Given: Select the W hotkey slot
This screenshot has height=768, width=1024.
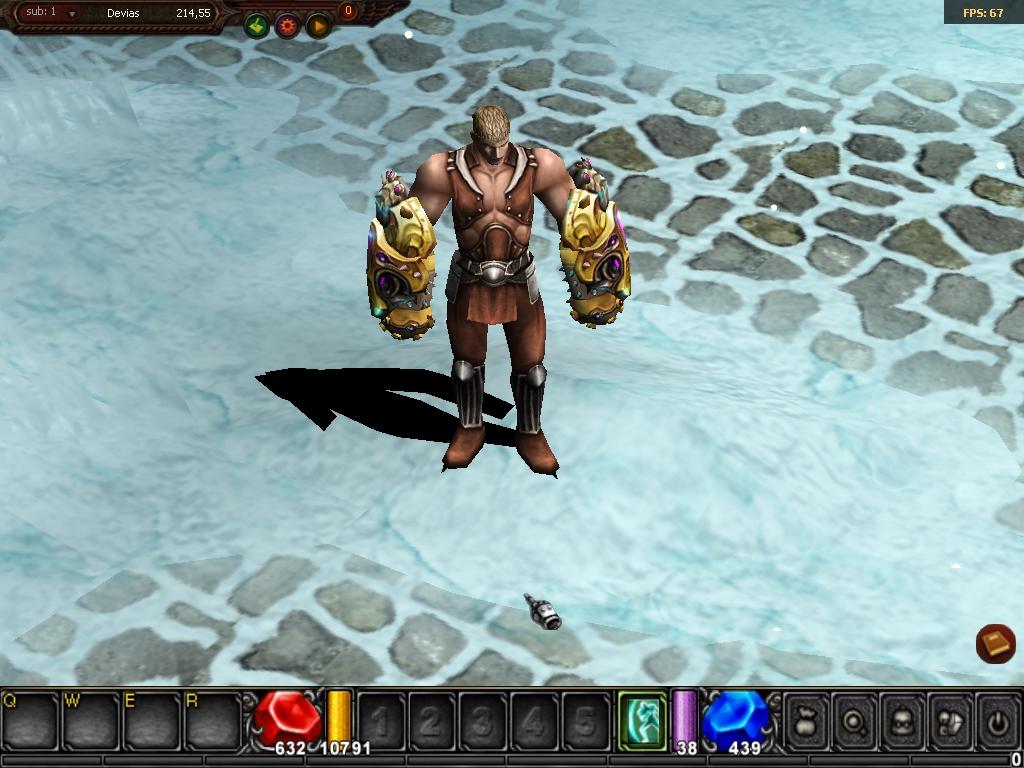Looking at the screenshot, I should coord(92,720).
